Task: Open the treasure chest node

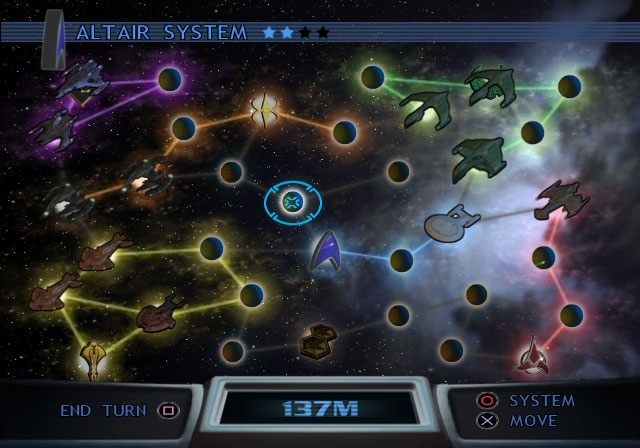Action: pyautogui.click(x=317, y=342)
